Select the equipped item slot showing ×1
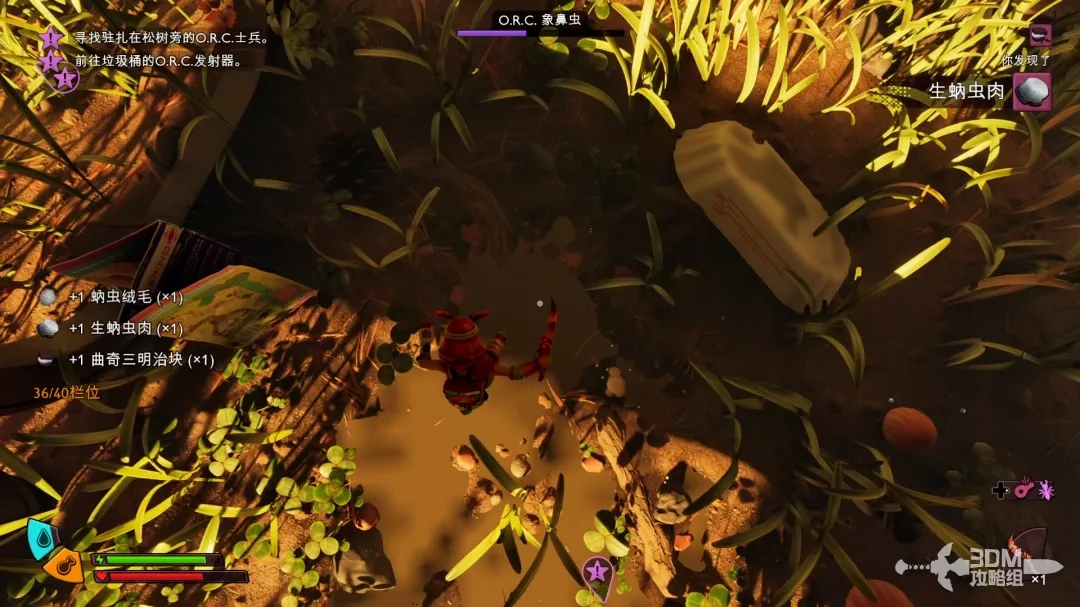Viewport: 1080px width, 607px height. [x=1028, y=560]
